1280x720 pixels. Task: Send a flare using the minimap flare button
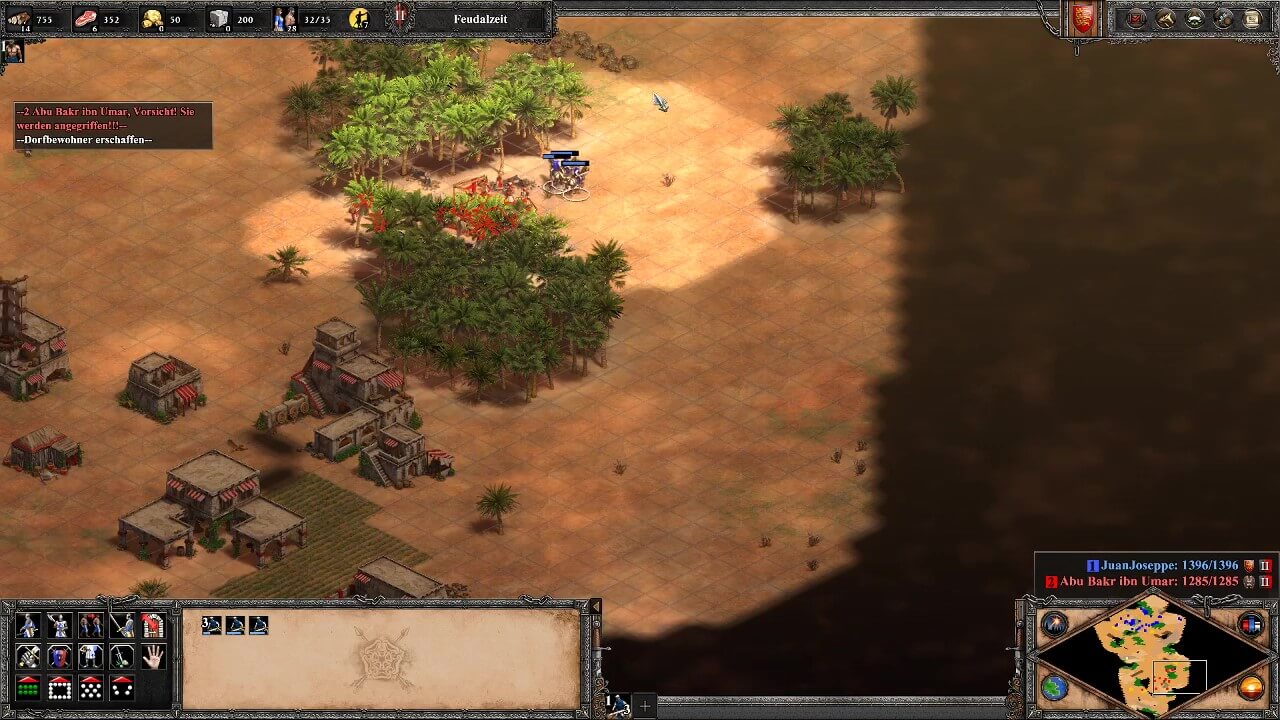(x=1056, y=624)
